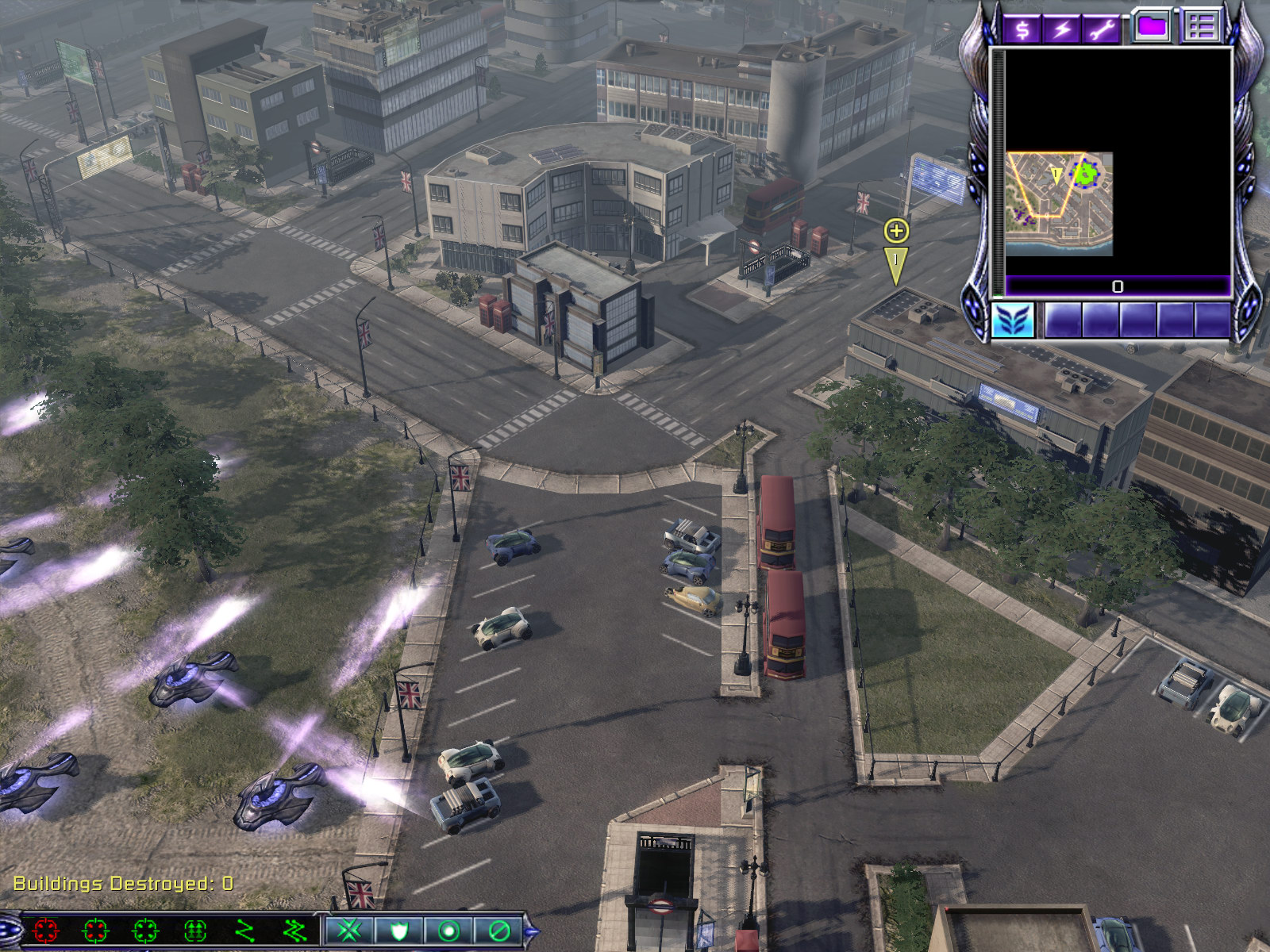Click the all-red crosshair command icon
The image size is (1270, 952).
(46, 930)
